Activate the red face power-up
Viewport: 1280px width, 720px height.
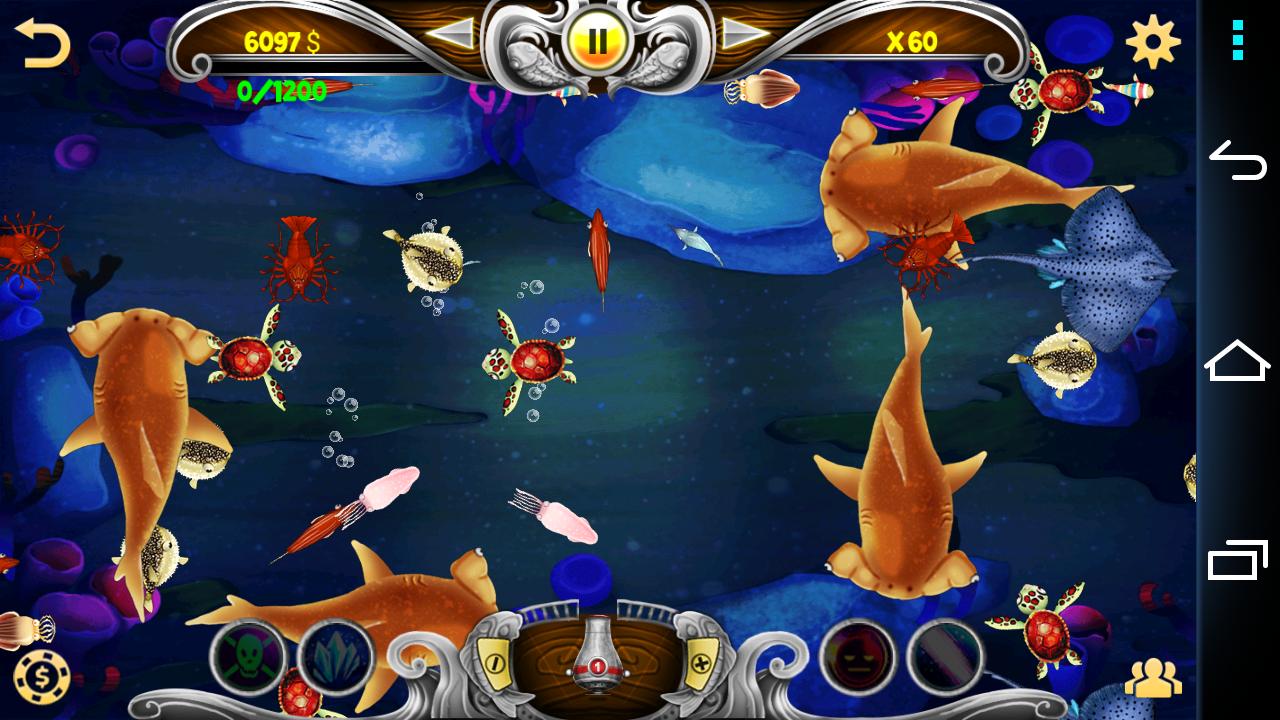tap(857, 657)
